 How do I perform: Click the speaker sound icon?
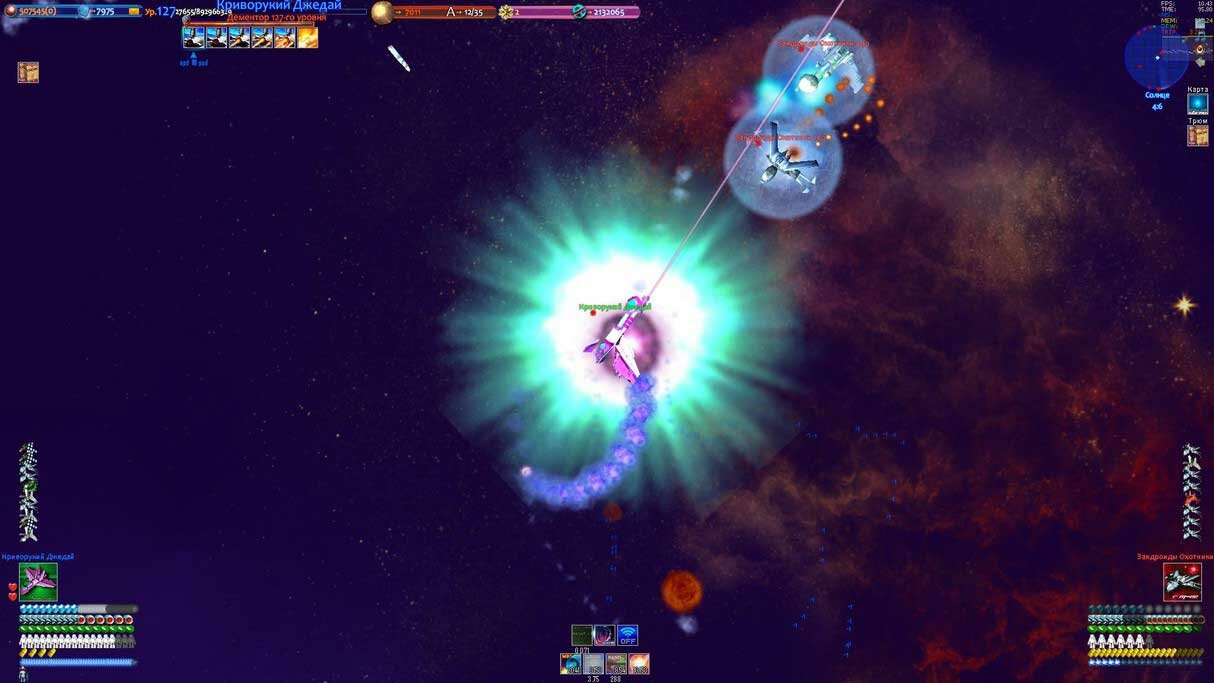[1199, 48]
